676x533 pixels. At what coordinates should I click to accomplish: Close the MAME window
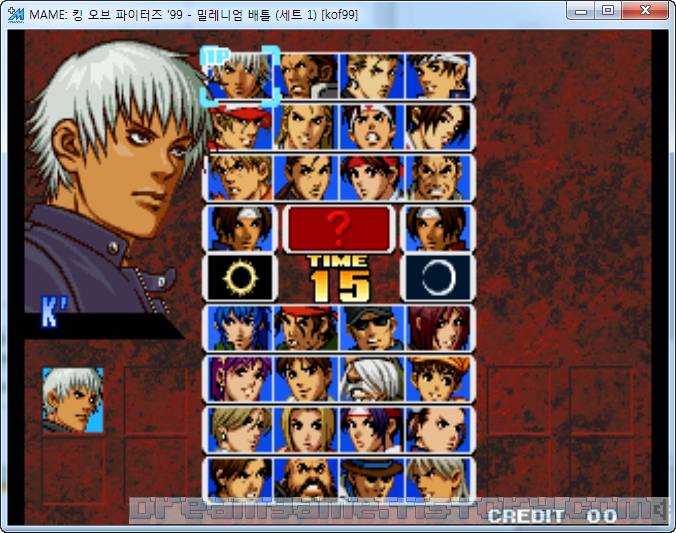coord(646,11)
